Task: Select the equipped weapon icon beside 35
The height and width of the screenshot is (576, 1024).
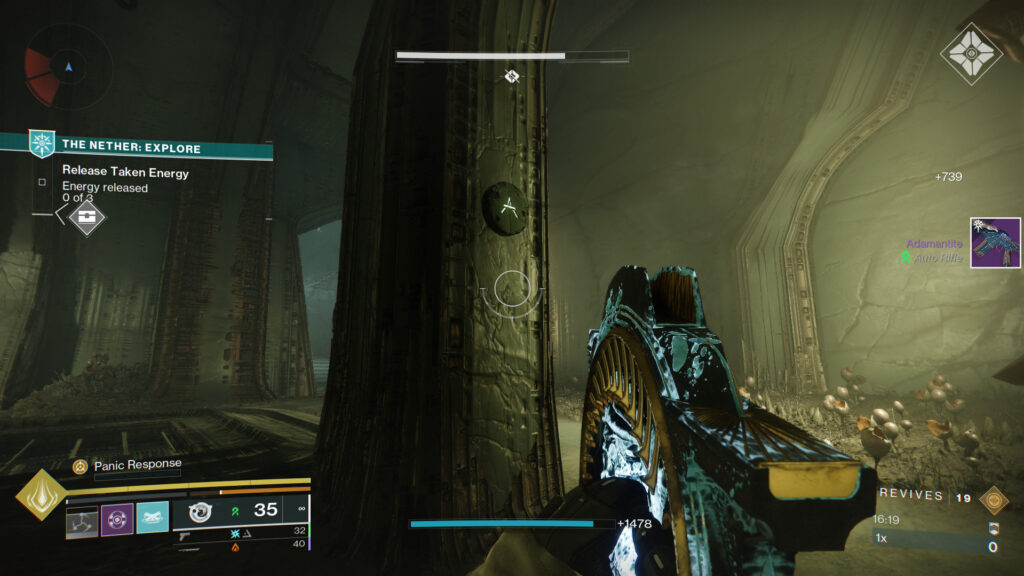Action: pyautogui.click(x=200, y=511)
